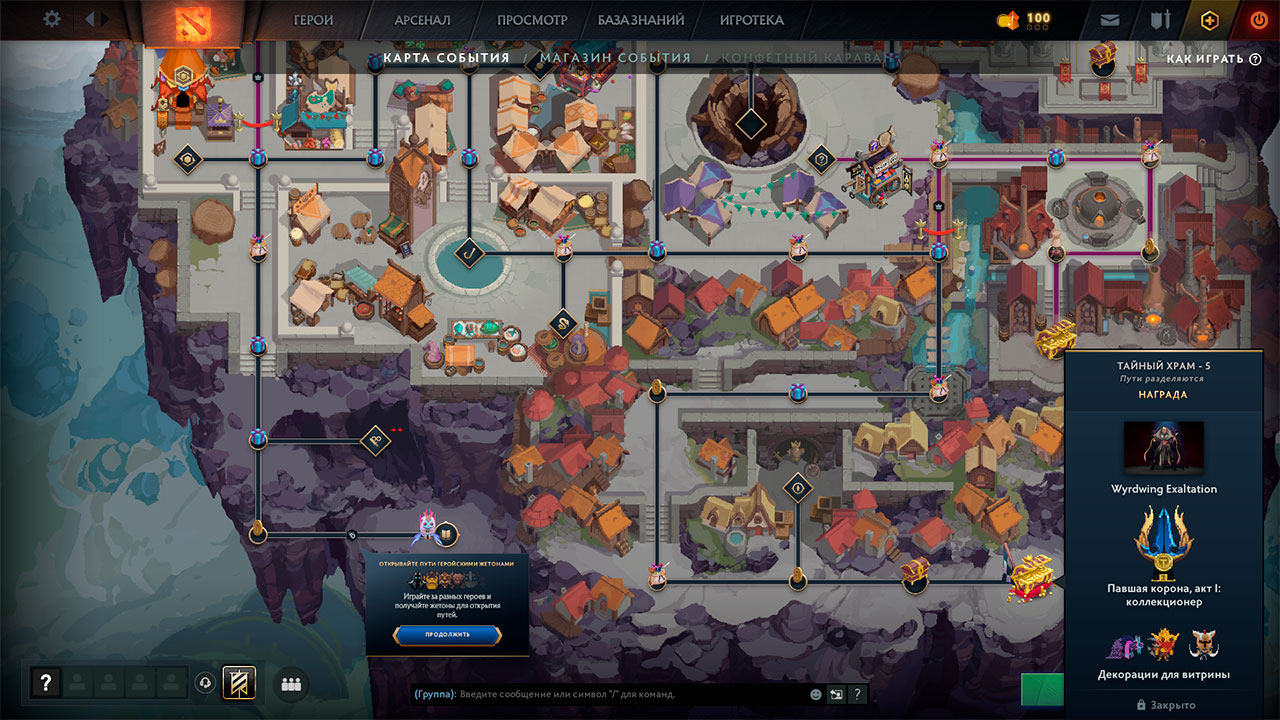Open the Armory shield-and-sword icon
The image size is (1280, 720).
point(1160,19)
